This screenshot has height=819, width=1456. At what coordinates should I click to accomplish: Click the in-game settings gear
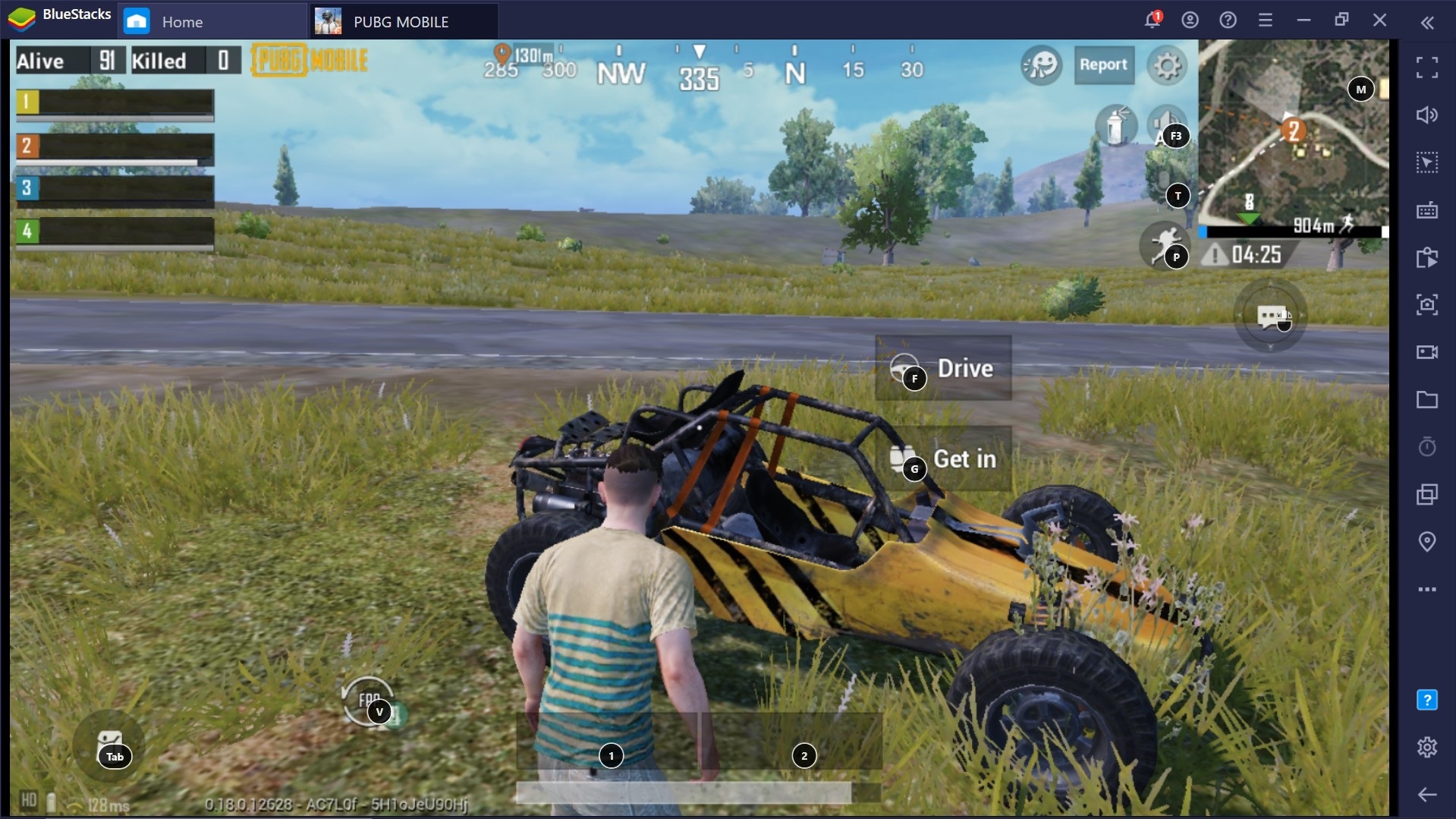(x=1167, y=65)
